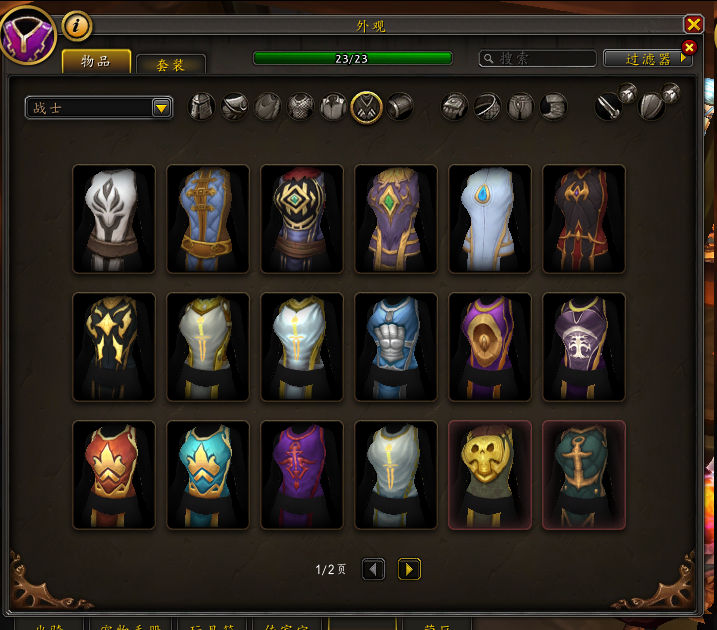Viewport: 717px width, 630px height.
Task: Select the gold skull tabard
Action: click(490, 475)
